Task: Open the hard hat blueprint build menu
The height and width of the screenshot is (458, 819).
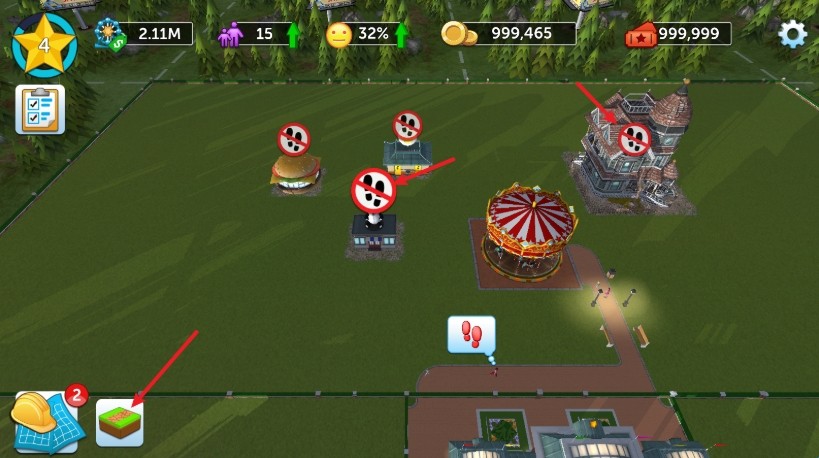Action: coord(44,421)
